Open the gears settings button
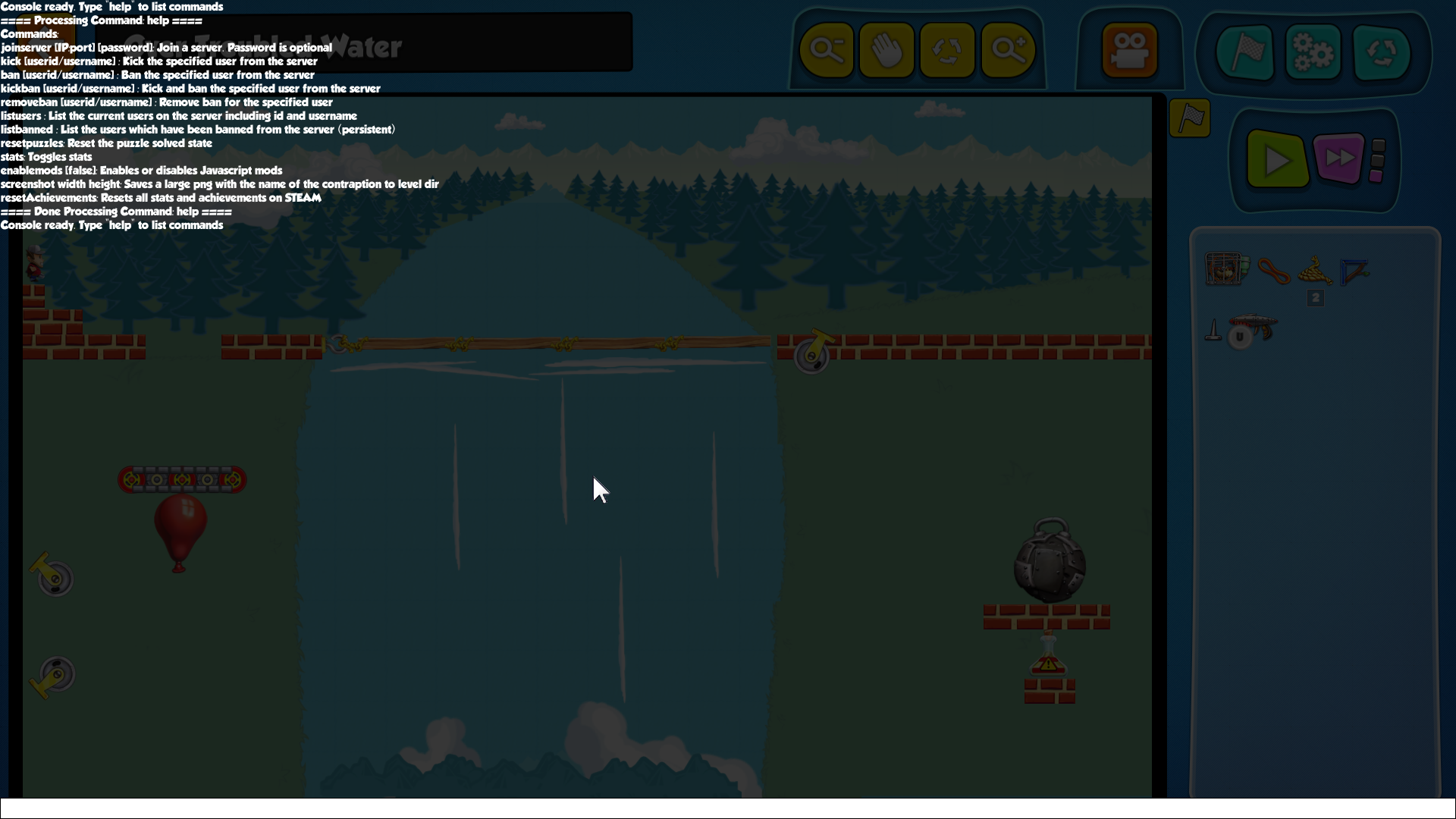 [x=1313, y=52]
